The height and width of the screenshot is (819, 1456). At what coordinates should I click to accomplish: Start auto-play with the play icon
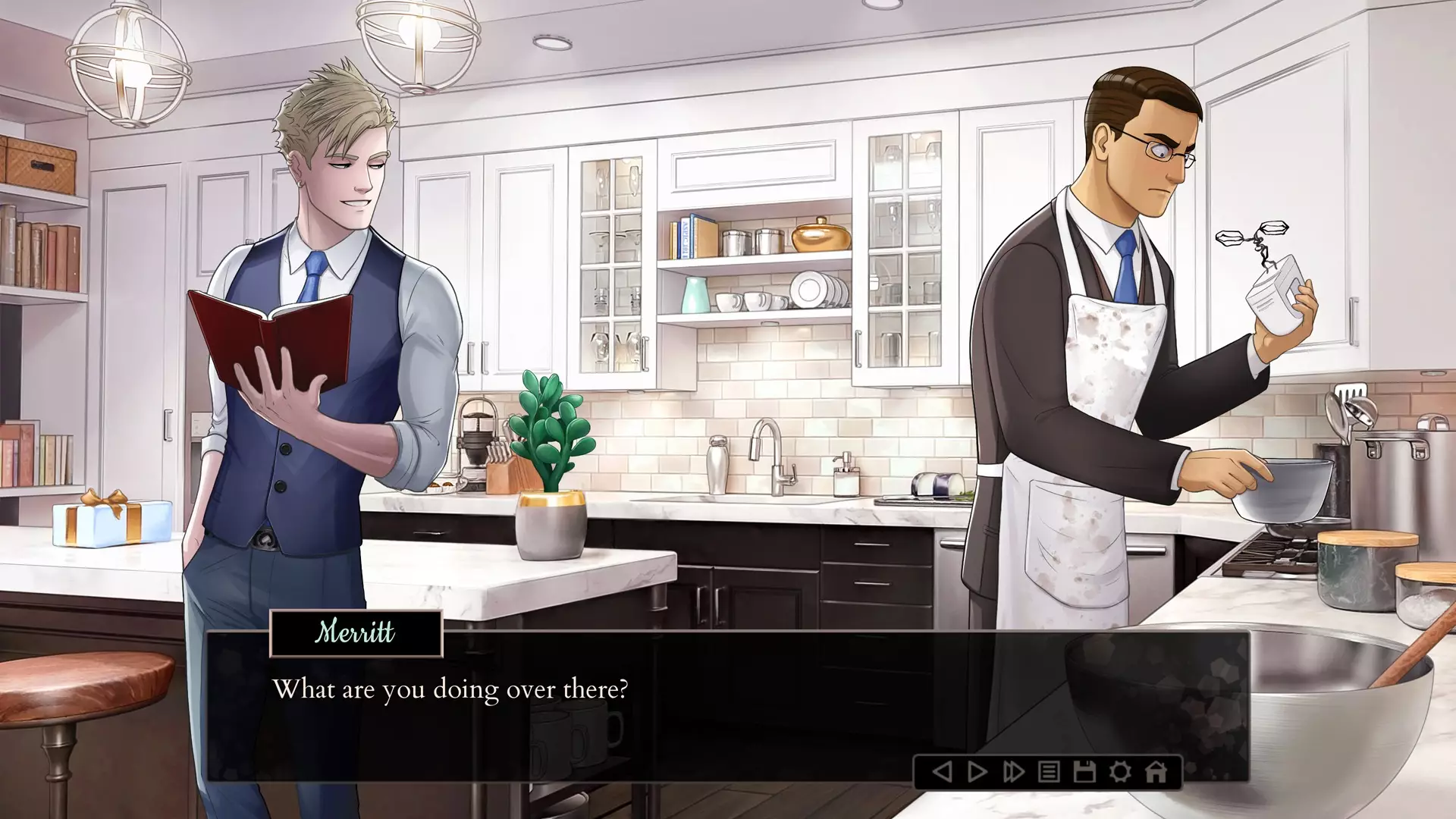coord(976,772)
